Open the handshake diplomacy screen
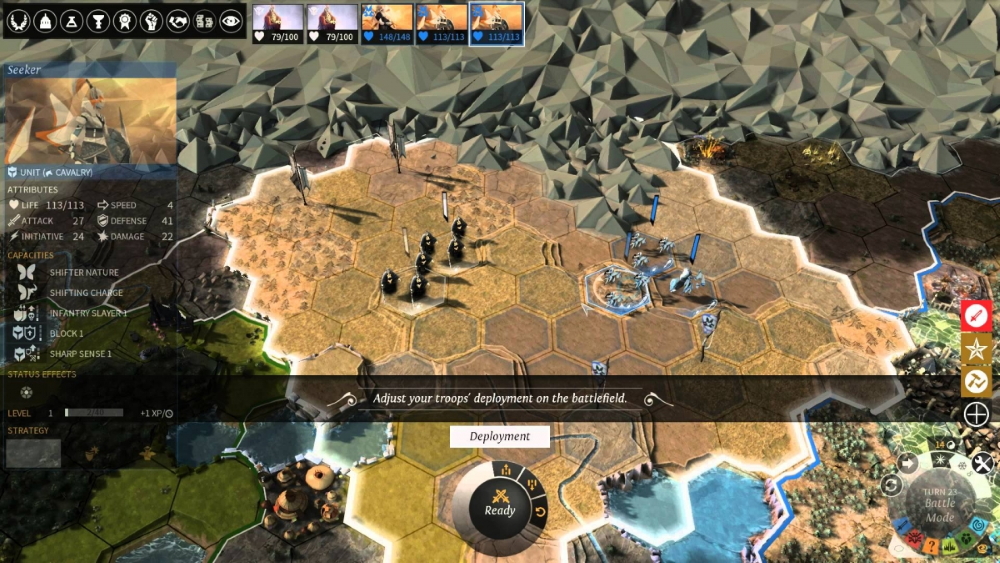Image resolution: width=1000 pixels, height=563 pixels. coord(177,20)
